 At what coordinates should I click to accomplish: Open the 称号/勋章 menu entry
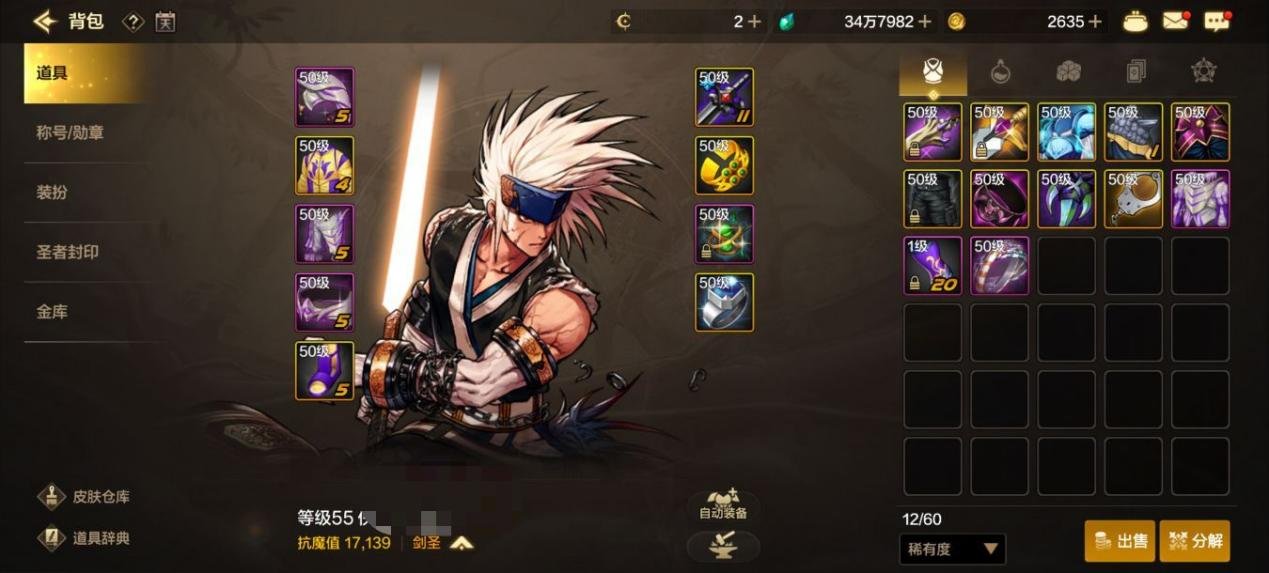click(70, 132)
